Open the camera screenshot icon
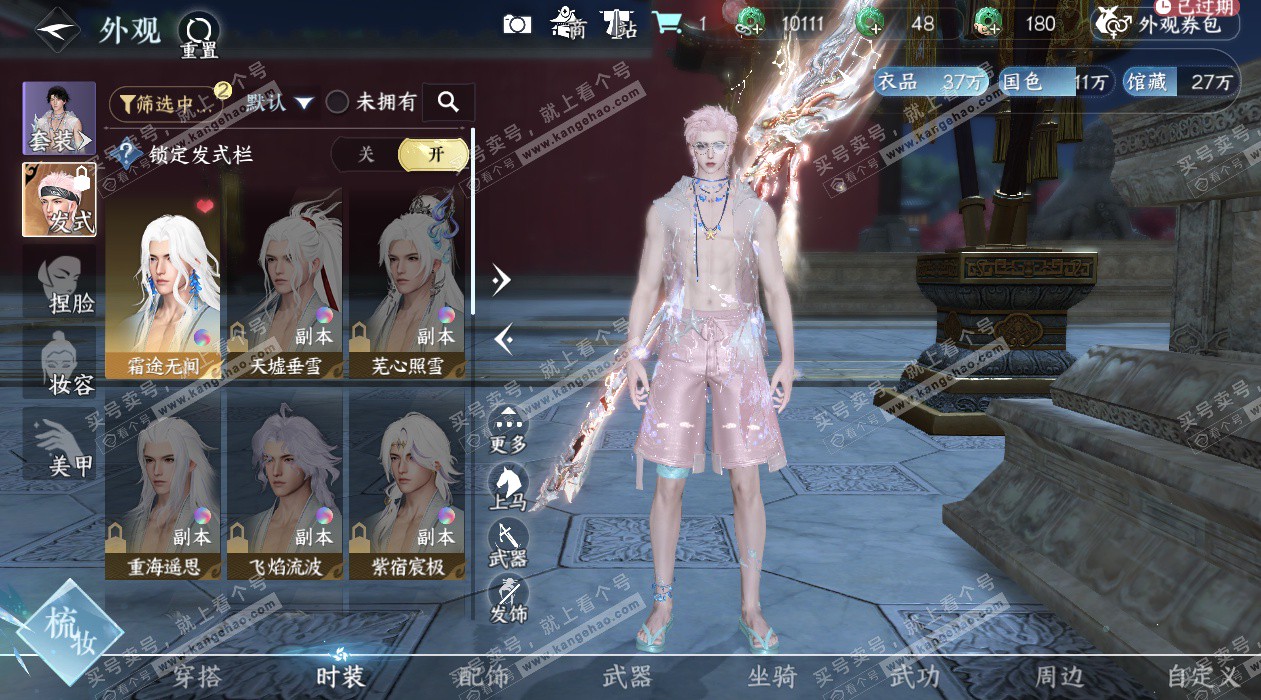The image size is (1261, 700). [x=517, y=24]
